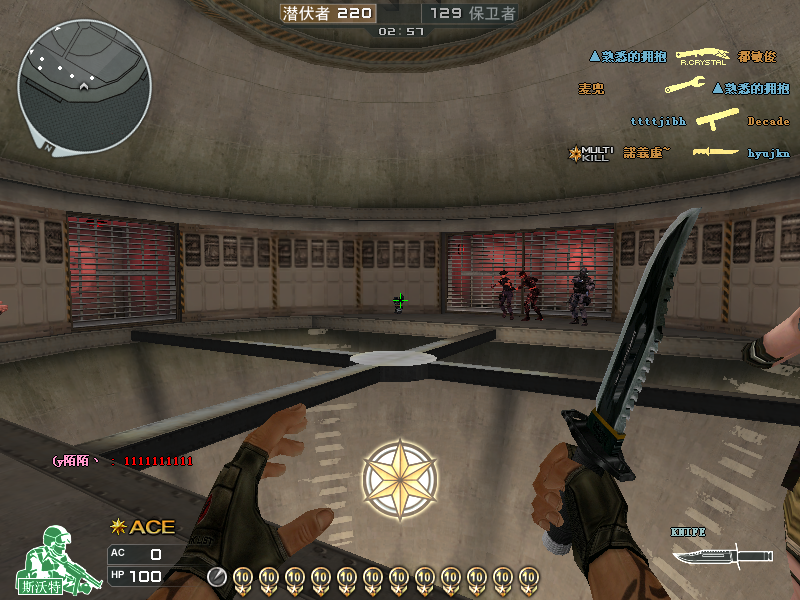Click the circular minimap radar

tap(84, 92)
